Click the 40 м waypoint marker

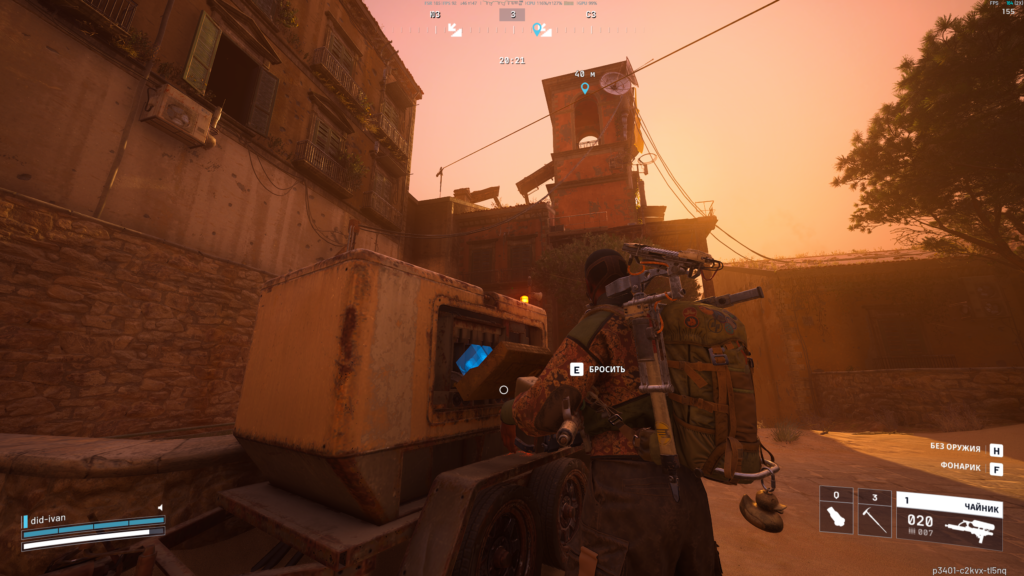(x=585, y=88)
